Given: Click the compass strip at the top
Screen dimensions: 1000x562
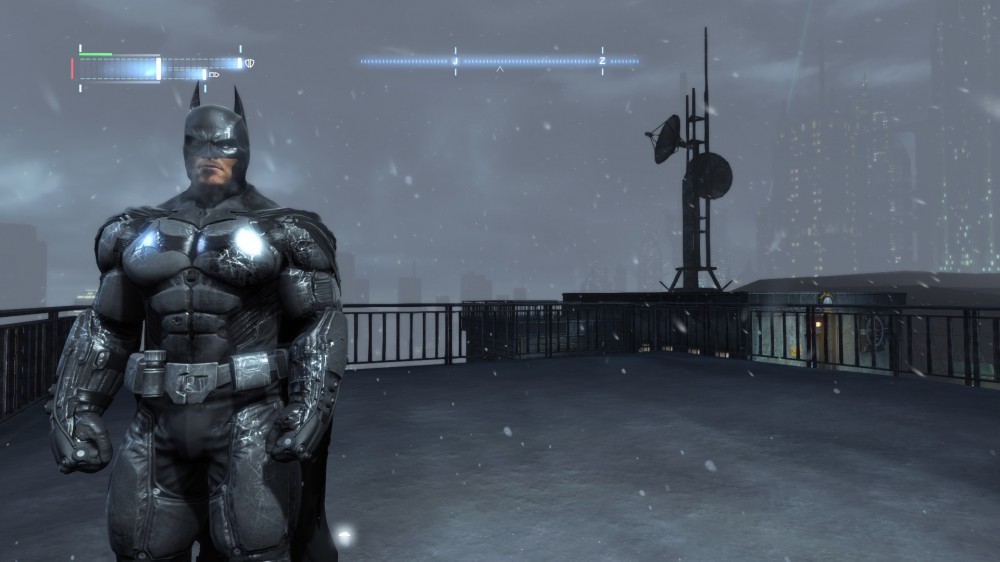Looking at the screenshot, I should 499,61.
